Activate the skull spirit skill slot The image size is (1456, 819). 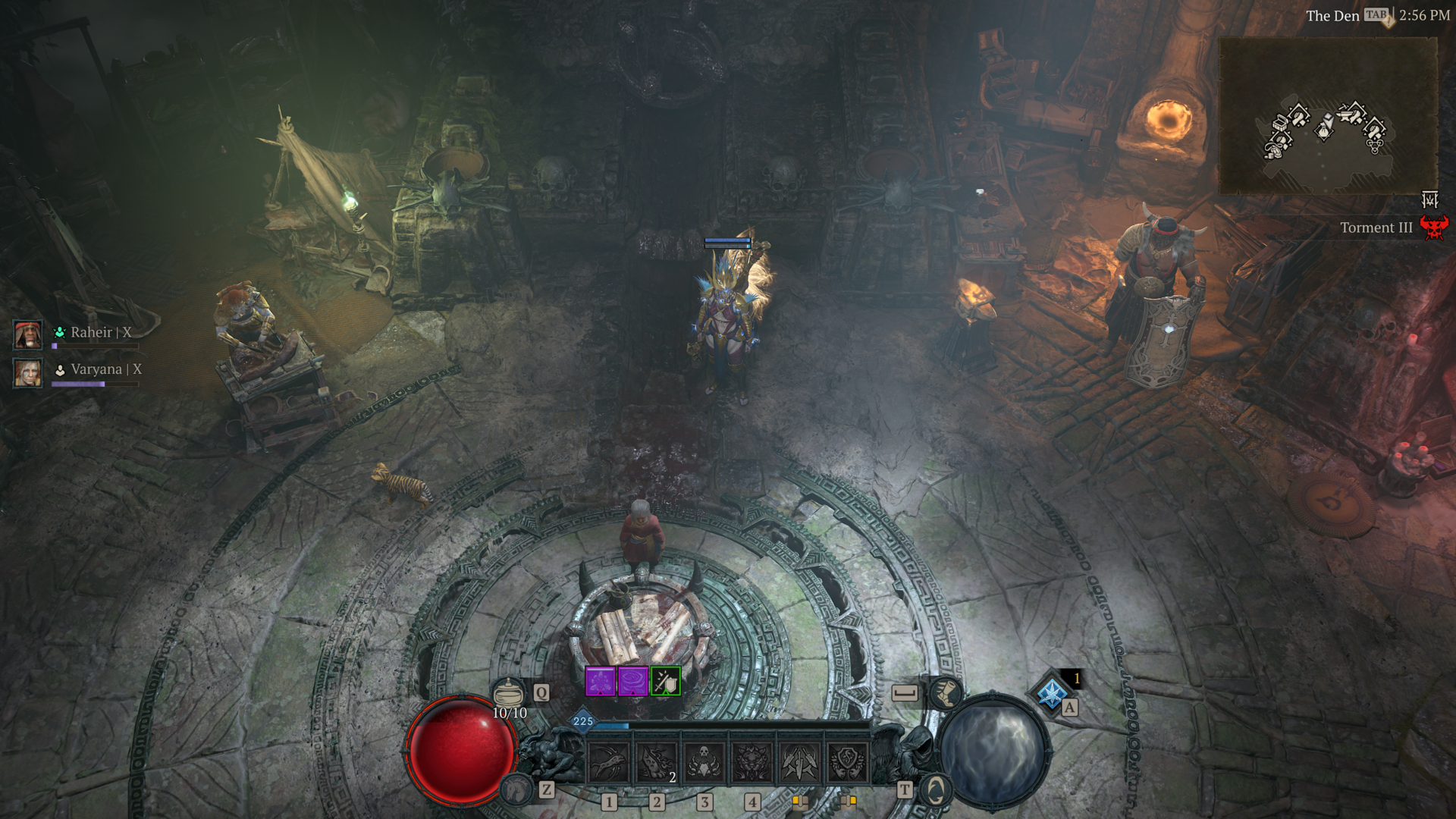coord(704,761)
